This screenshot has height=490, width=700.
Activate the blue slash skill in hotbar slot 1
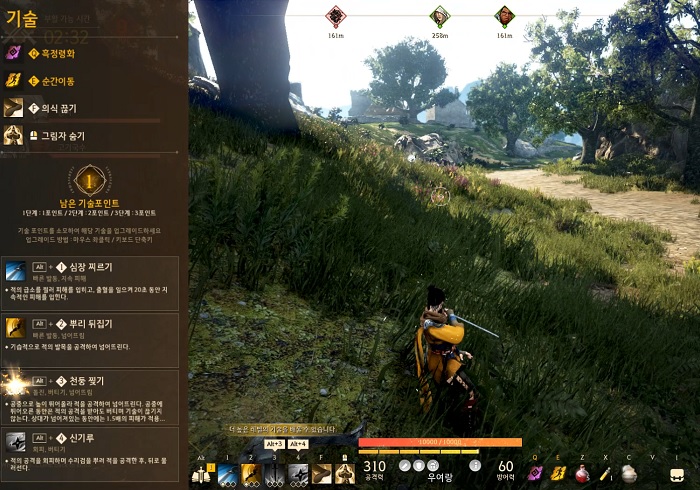click(x=227, y=474)
